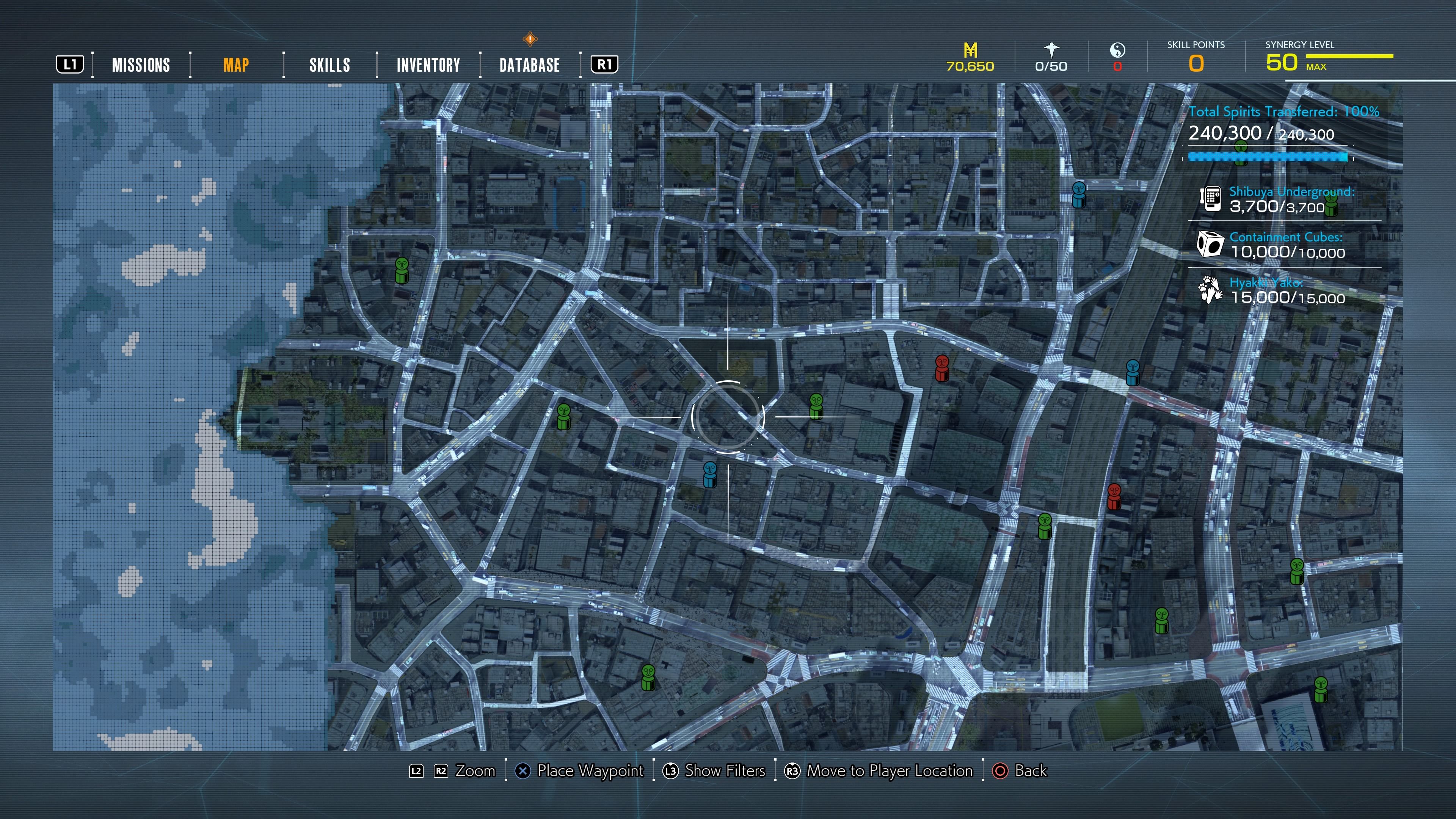Open the Skills tab

pyautogui.click(x=329, y=65)
